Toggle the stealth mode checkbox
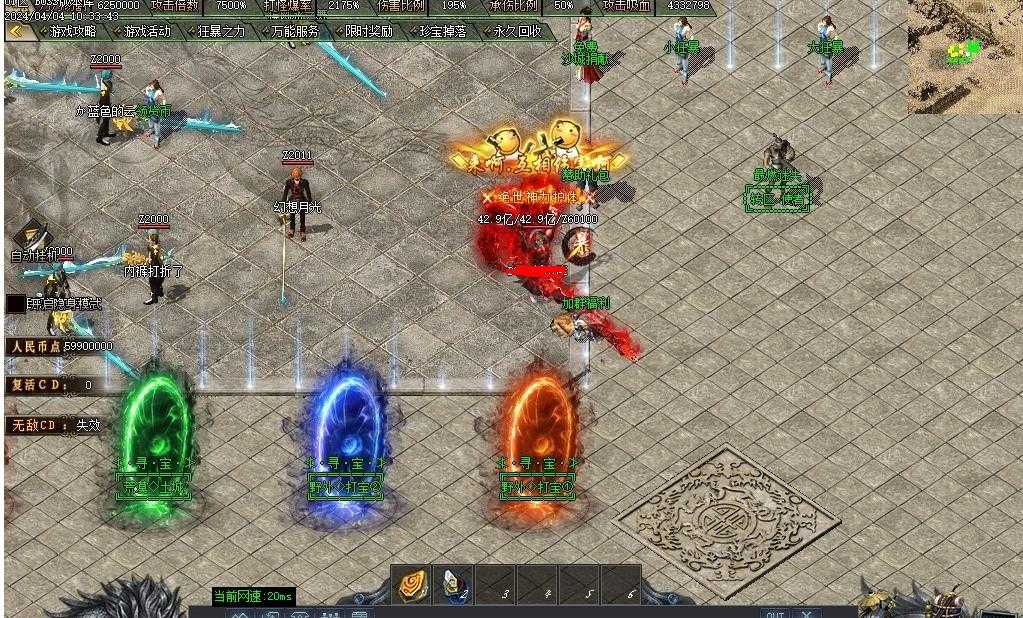This screenshot has height=618, width=1023. click(x=16, y=304)
